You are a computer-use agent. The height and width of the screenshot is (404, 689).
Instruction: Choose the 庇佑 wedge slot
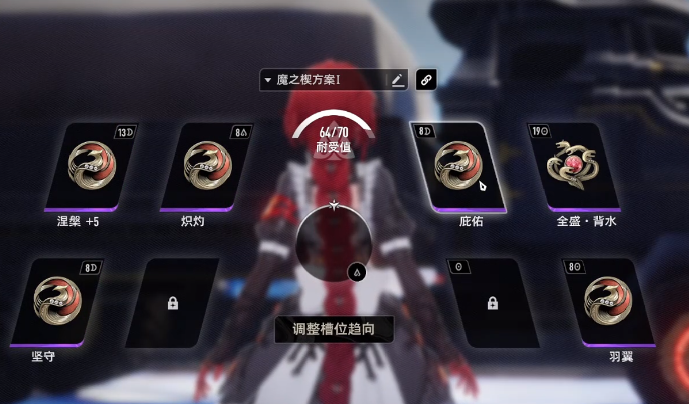click(460, 166)
